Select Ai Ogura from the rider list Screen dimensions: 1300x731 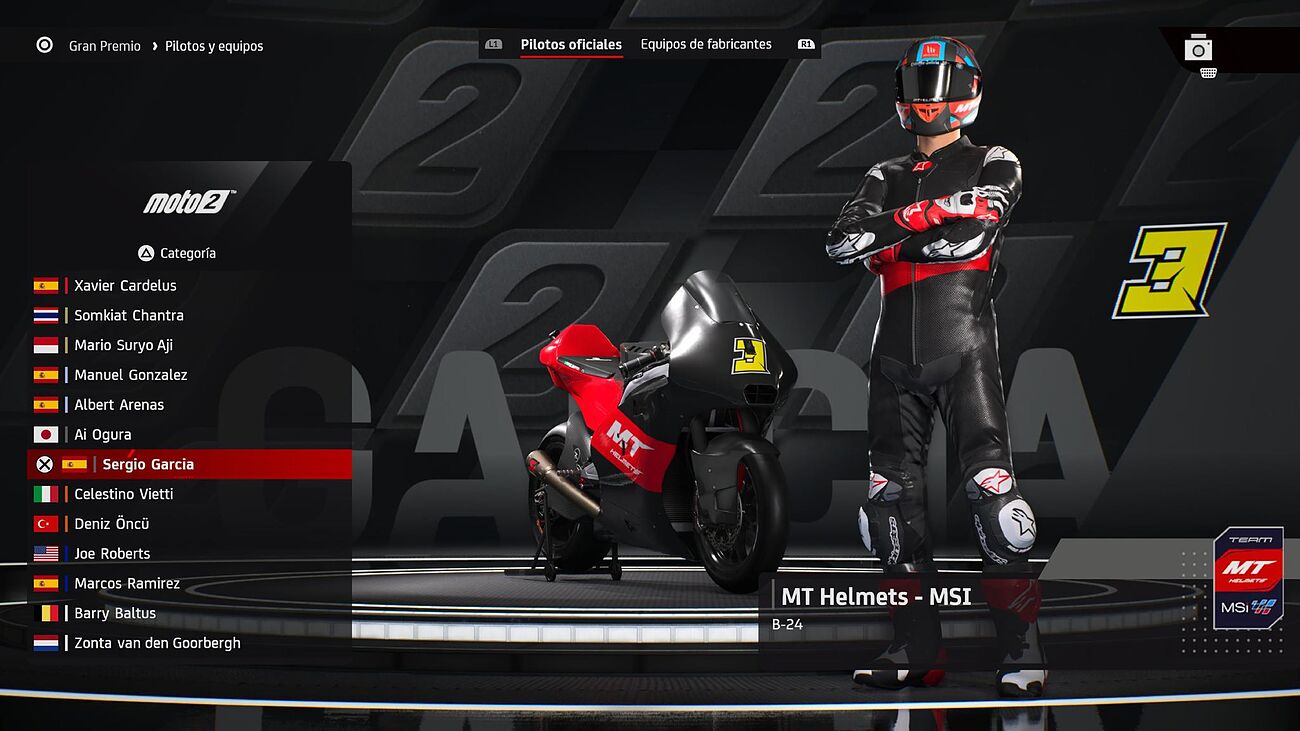103,435
